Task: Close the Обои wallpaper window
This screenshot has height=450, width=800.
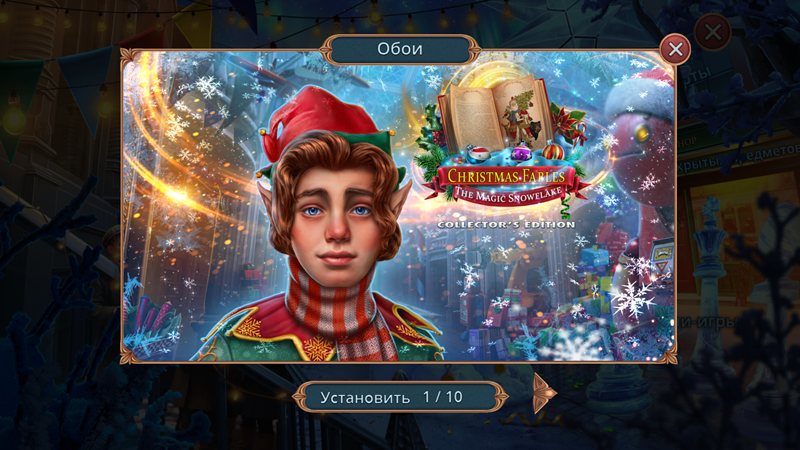Action: (x=676, y=49)
